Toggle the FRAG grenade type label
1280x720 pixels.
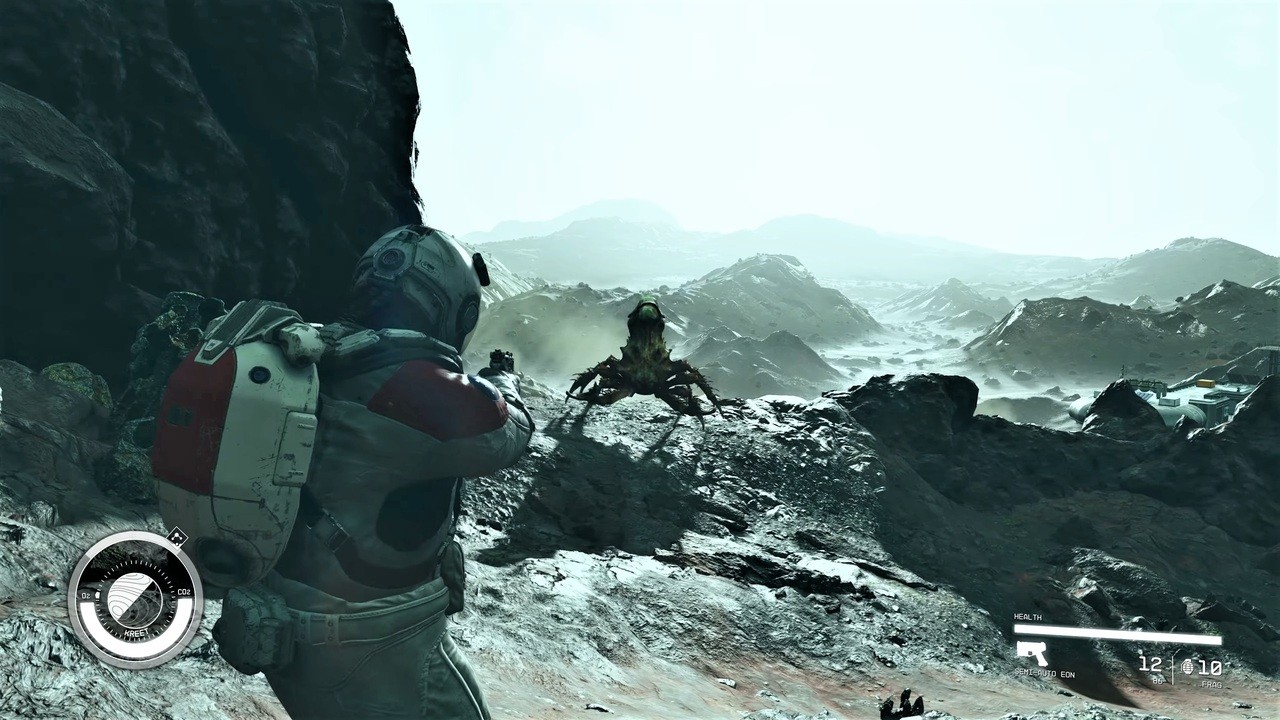click(x=1211, y=684)
